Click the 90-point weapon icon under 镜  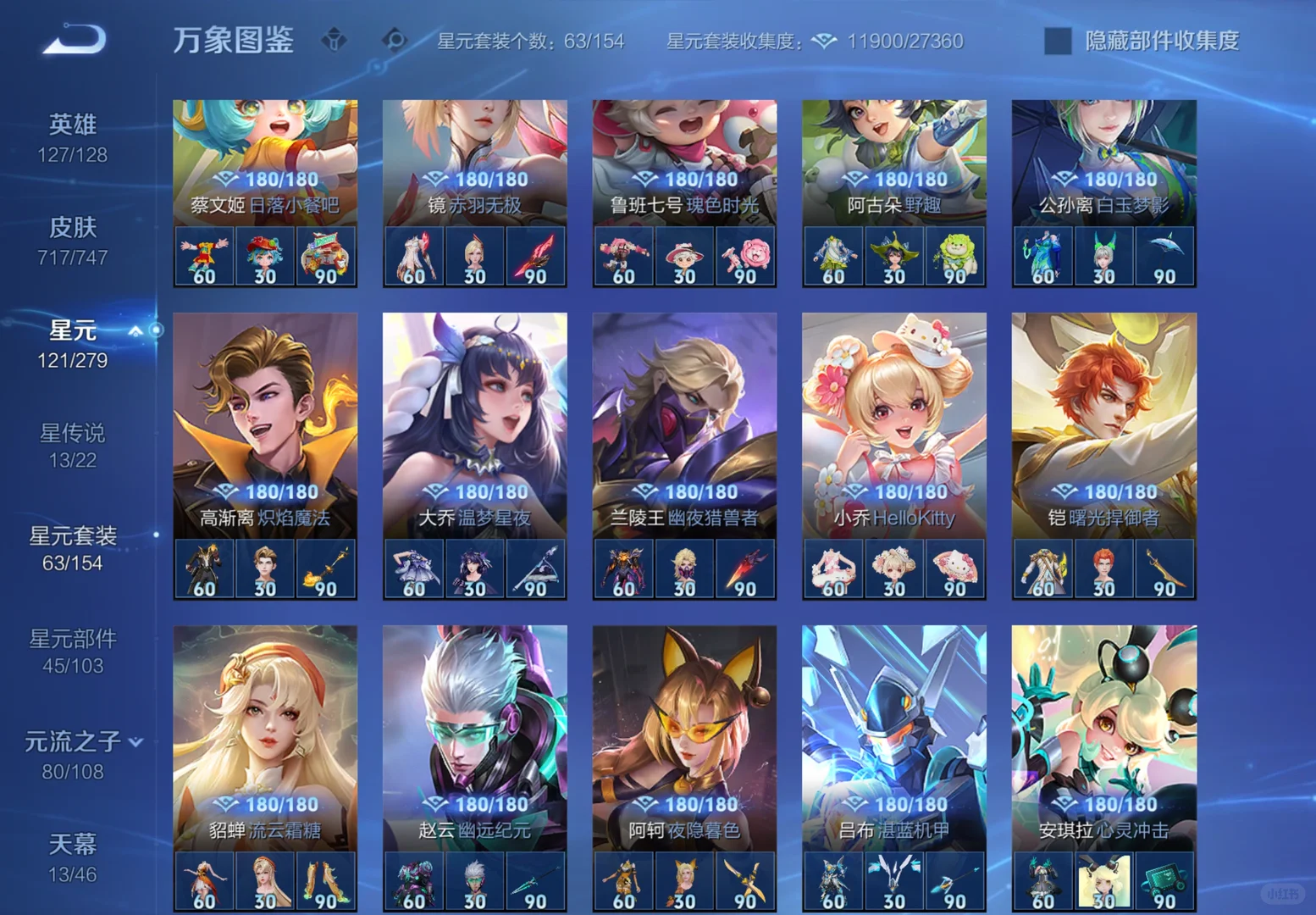point(535,256)
